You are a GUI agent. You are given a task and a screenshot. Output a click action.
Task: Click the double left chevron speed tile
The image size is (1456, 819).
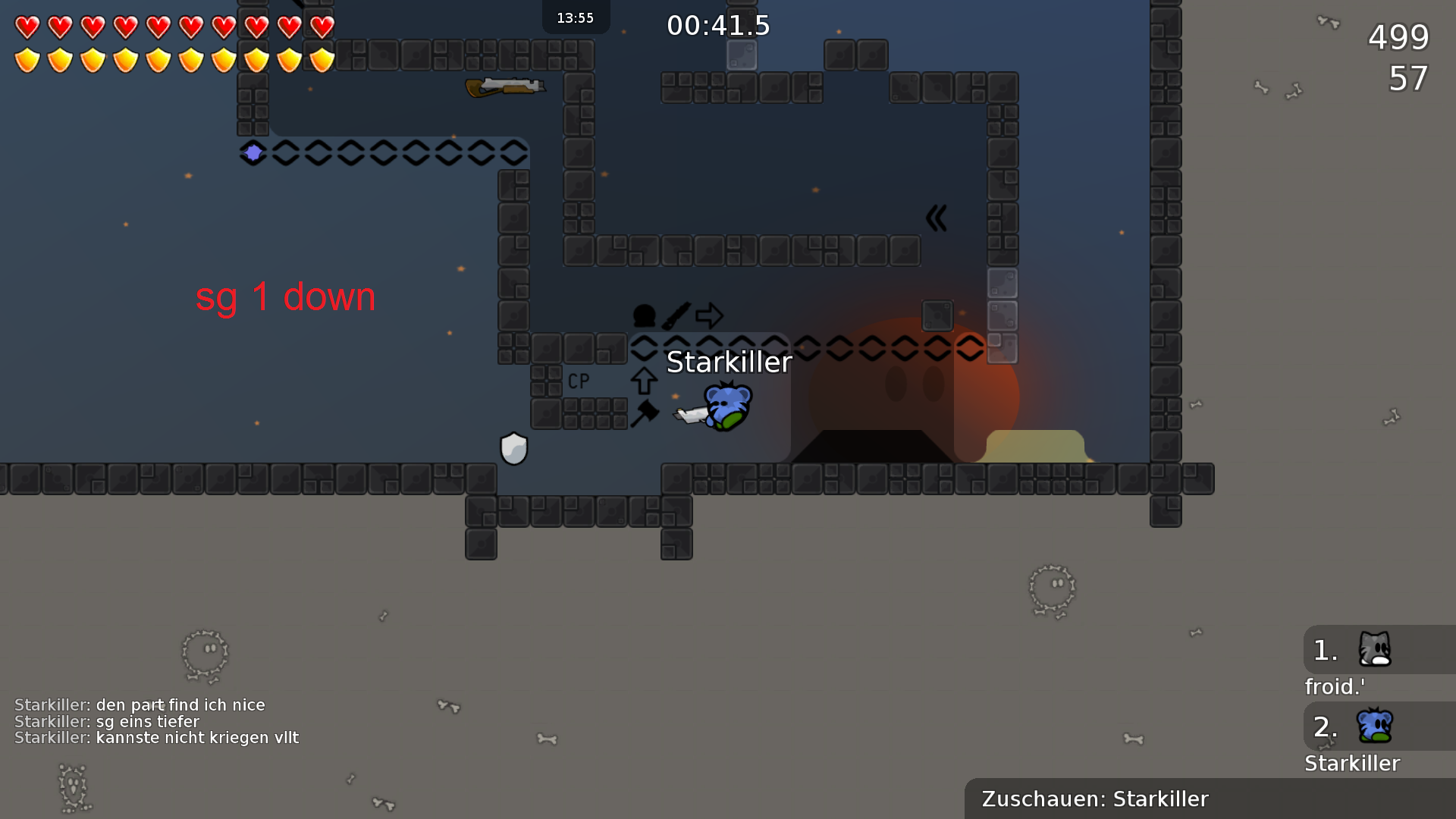point(937,218)
